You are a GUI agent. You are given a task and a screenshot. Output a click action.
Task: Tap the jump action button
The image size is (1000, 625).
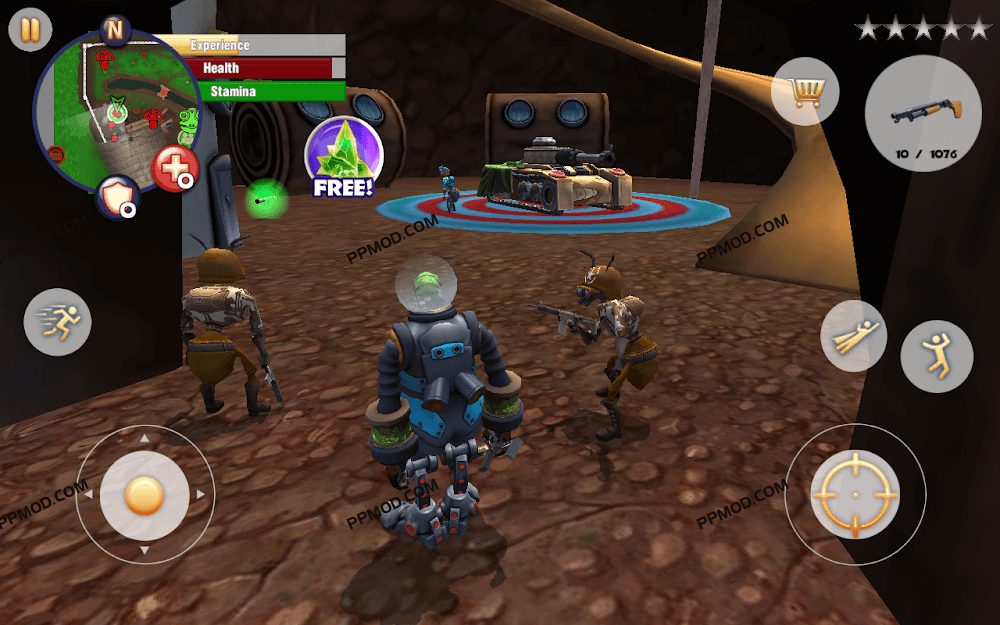[936, 356]
